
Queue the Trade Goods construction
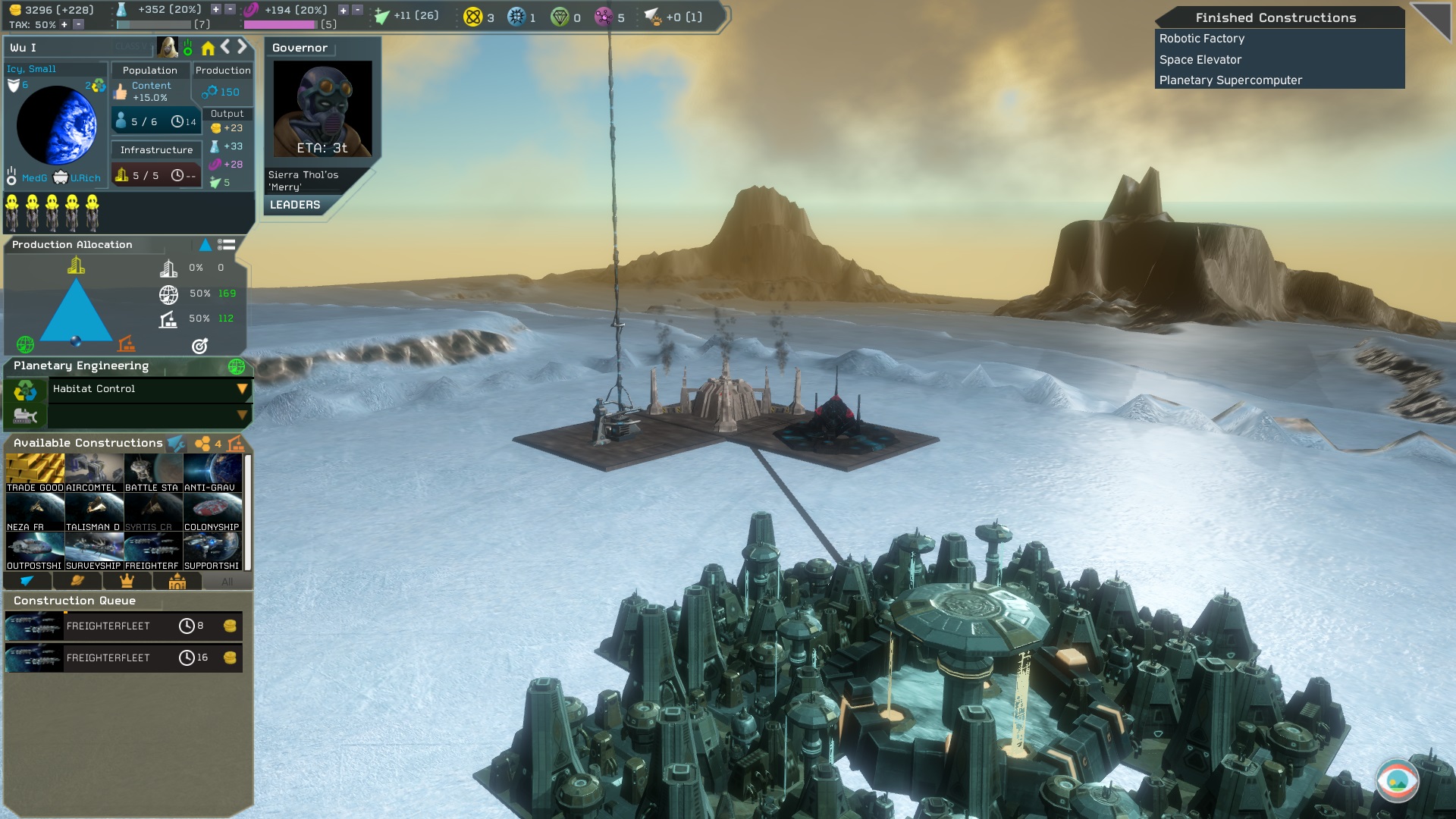tap(35, 473)
